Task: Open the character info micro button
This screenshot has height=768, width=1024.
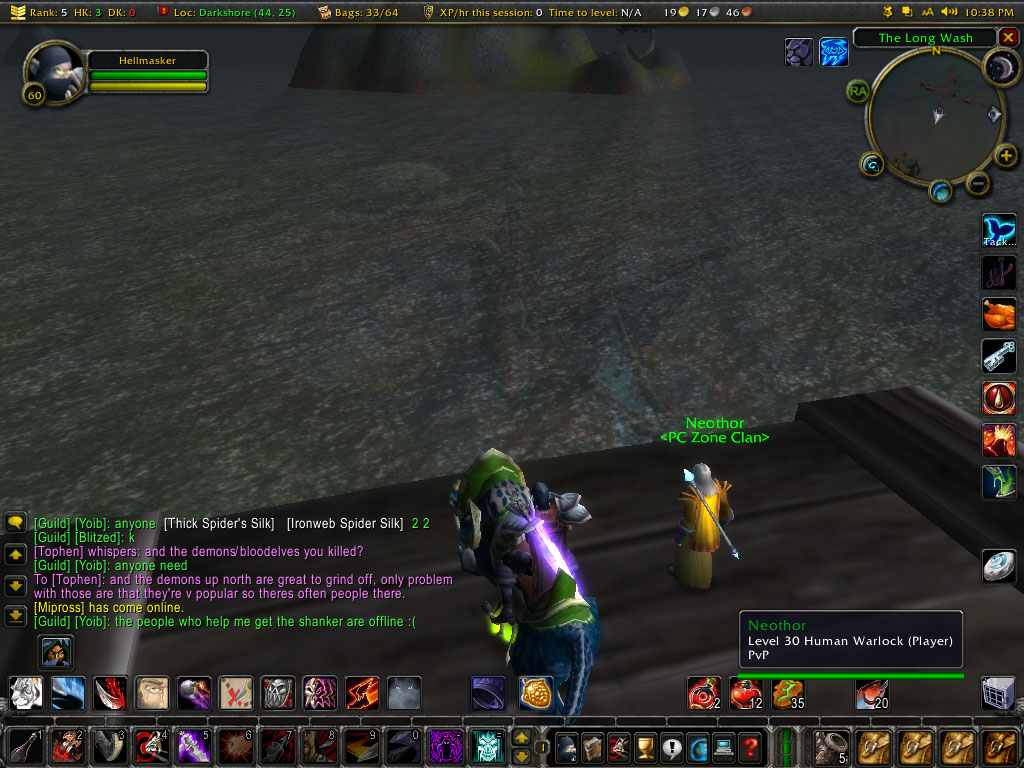Action: pyautogui.click(x=566, y=746)
